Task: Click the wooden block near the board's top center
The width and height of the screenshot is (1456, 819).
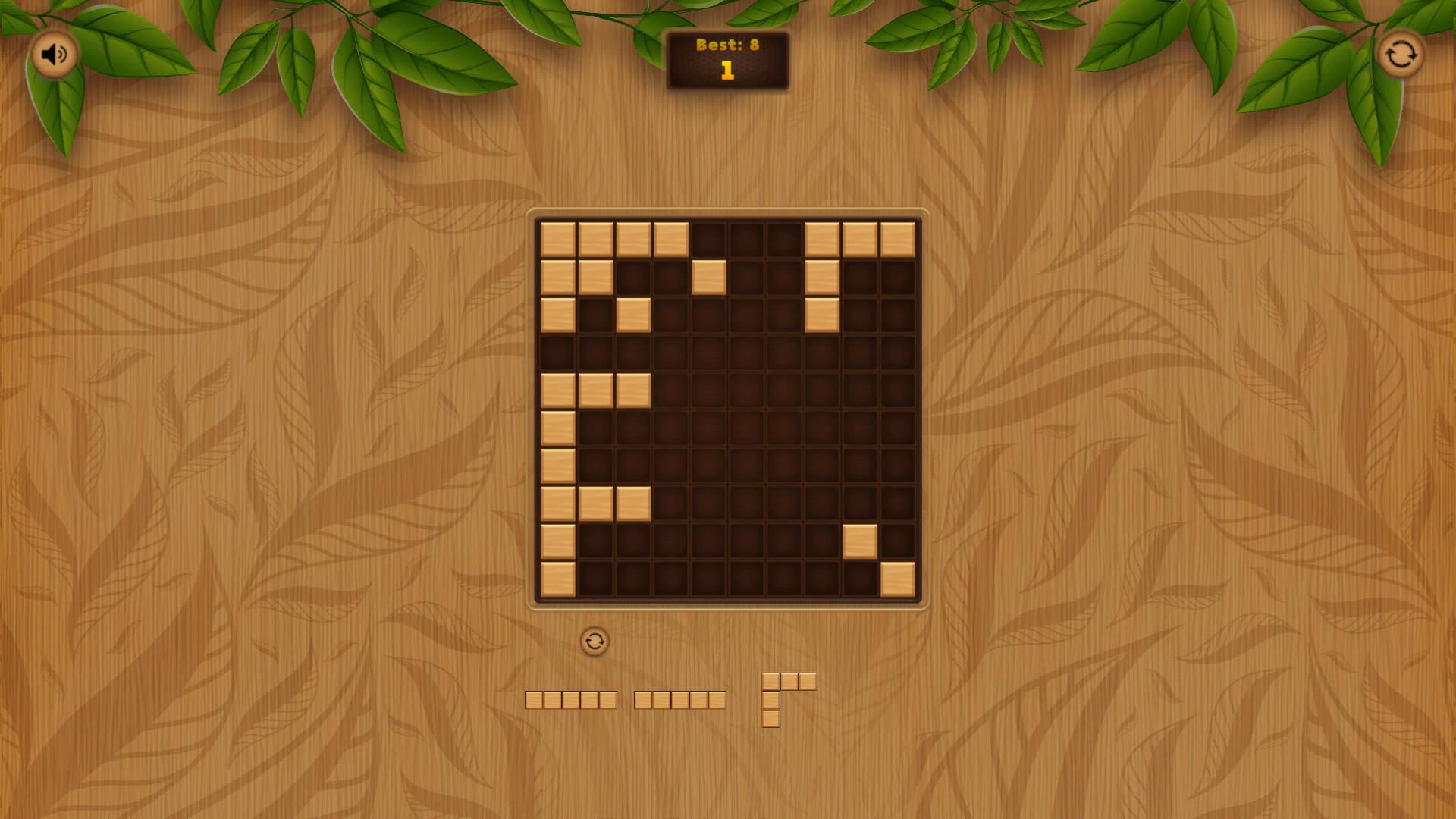Action: 708,277
